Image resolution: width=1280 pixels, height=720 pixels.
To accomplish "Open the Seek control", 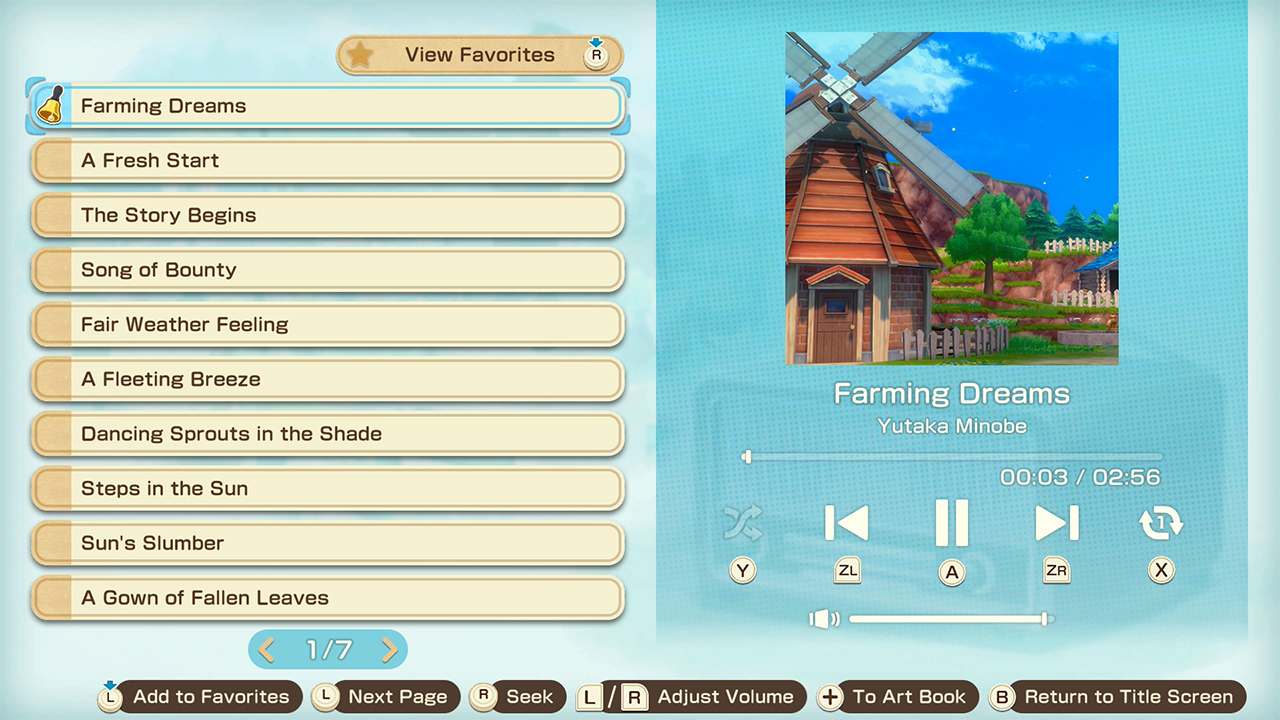I will [x=530, y=697].
